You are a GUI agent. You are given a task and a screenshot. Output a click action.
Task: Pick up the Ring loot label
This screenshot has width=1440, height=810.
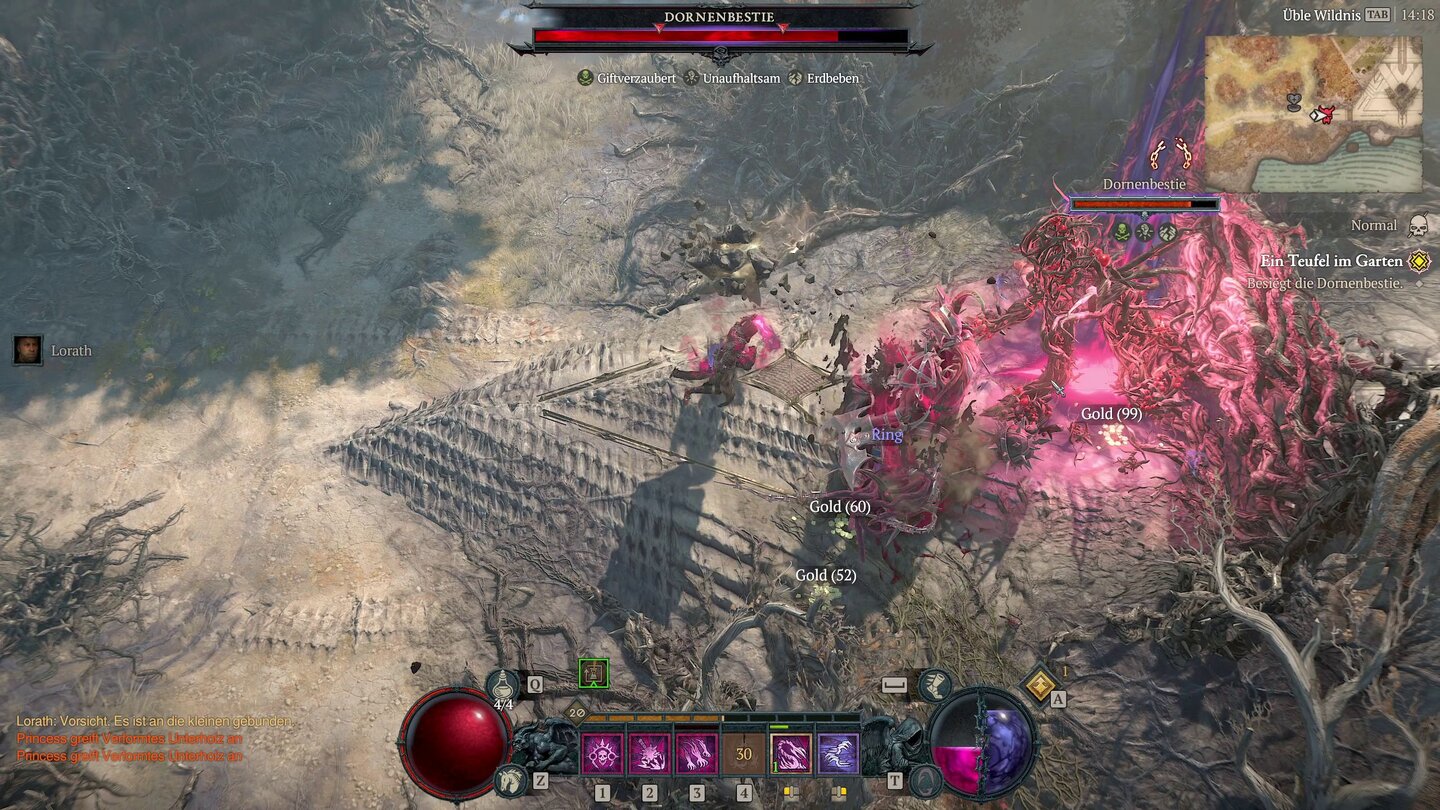tap(887, 435)
